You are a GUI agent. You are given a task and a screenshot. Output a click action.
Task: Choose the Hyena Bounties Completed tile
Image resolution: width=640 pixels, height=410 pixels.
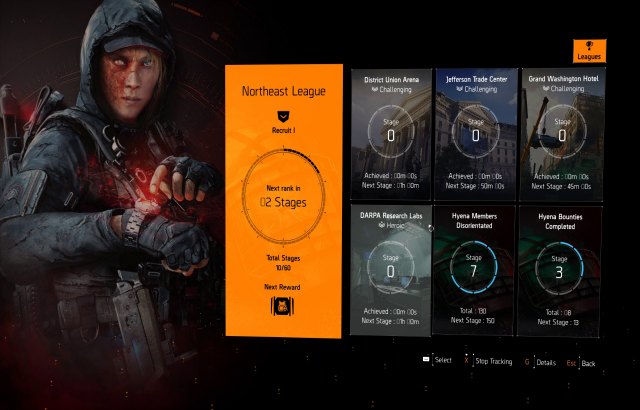(x=560, y=270)
